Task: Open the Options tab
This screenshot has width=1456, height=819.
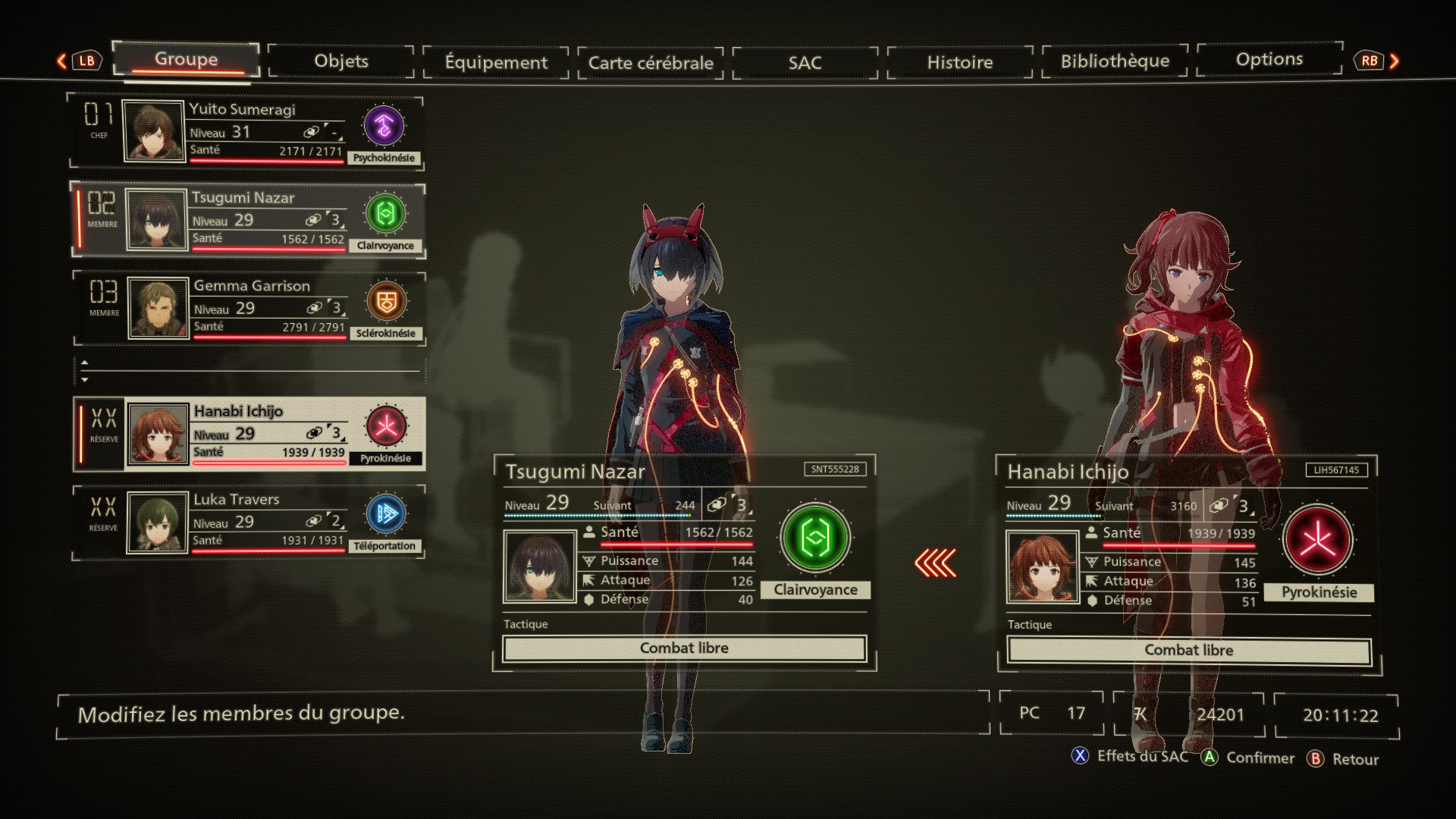Action: [1269, 60]
